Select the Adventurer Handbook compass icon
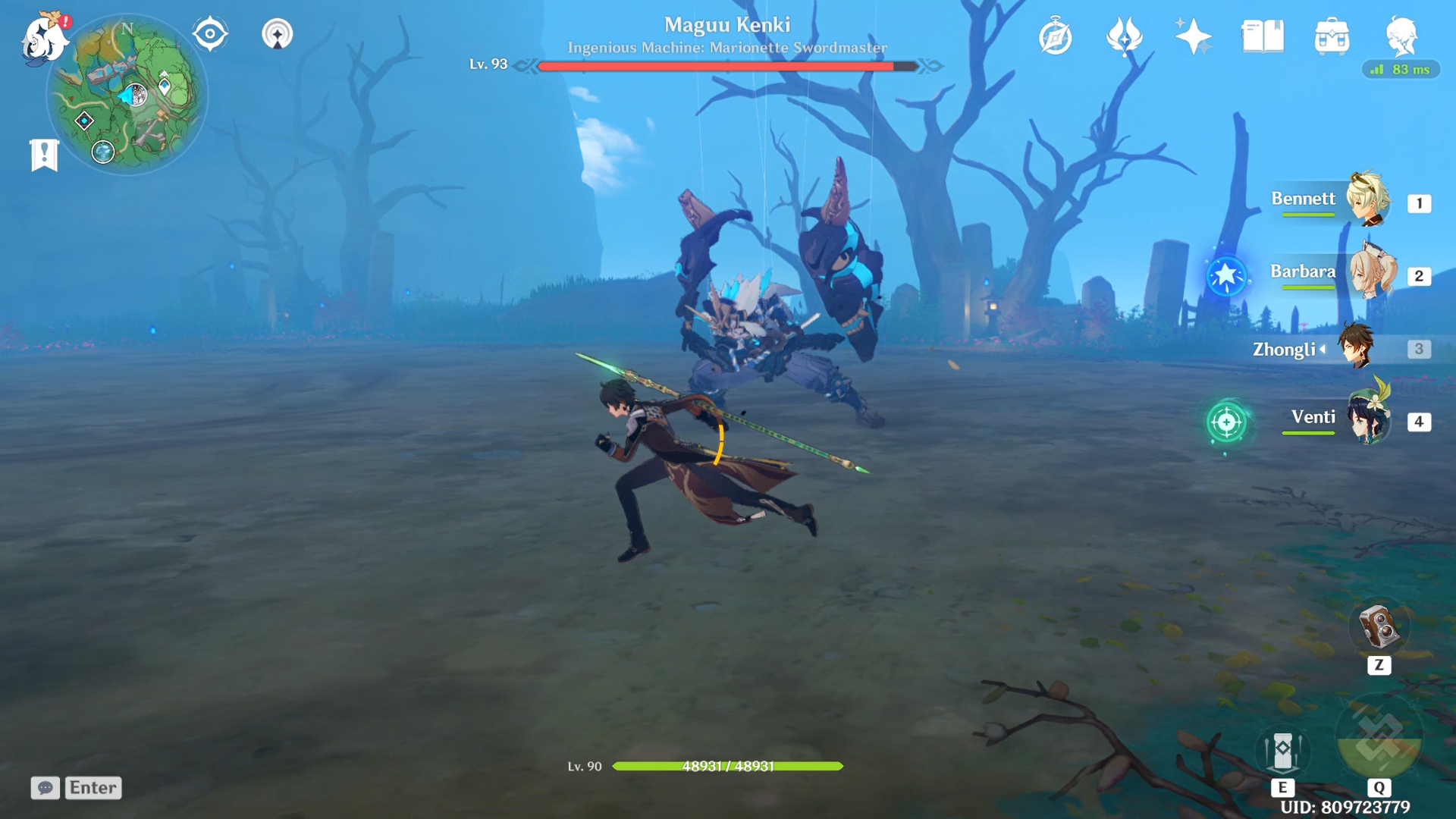Screen dimensions: 1456x819 (1057, 34)
